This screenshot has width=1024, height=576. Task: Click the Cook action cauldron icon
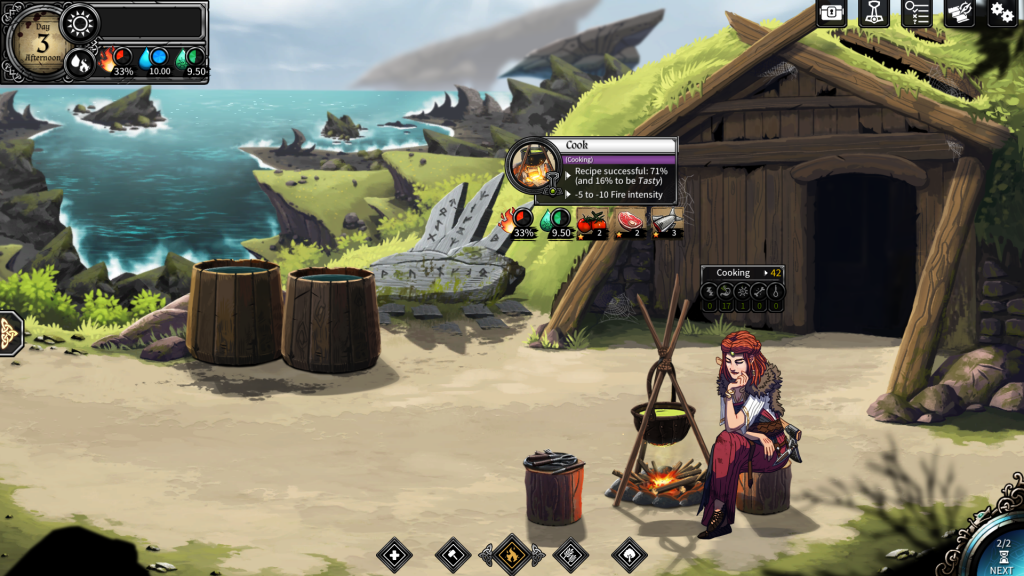coord(534,166)
